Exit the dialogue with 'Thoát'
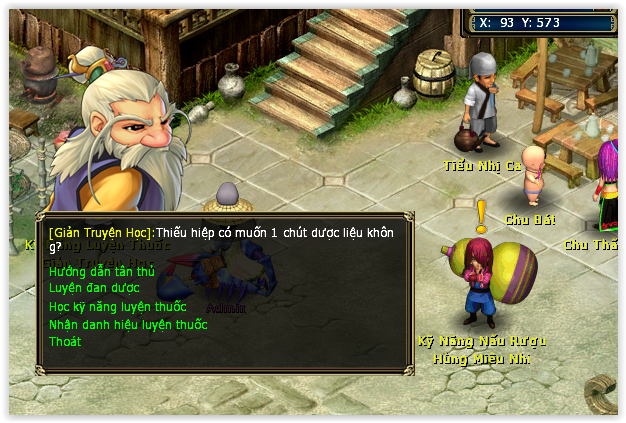The width and height of the screenshot is (626, 423). click(x=65, y=342)
